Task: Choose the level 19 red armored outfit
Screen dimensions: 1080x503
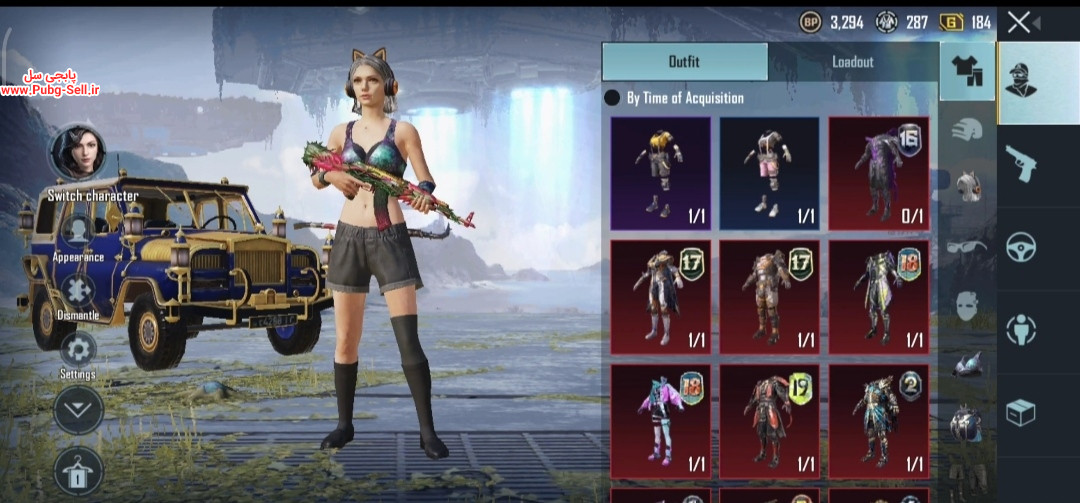Action: coord(769,419)
